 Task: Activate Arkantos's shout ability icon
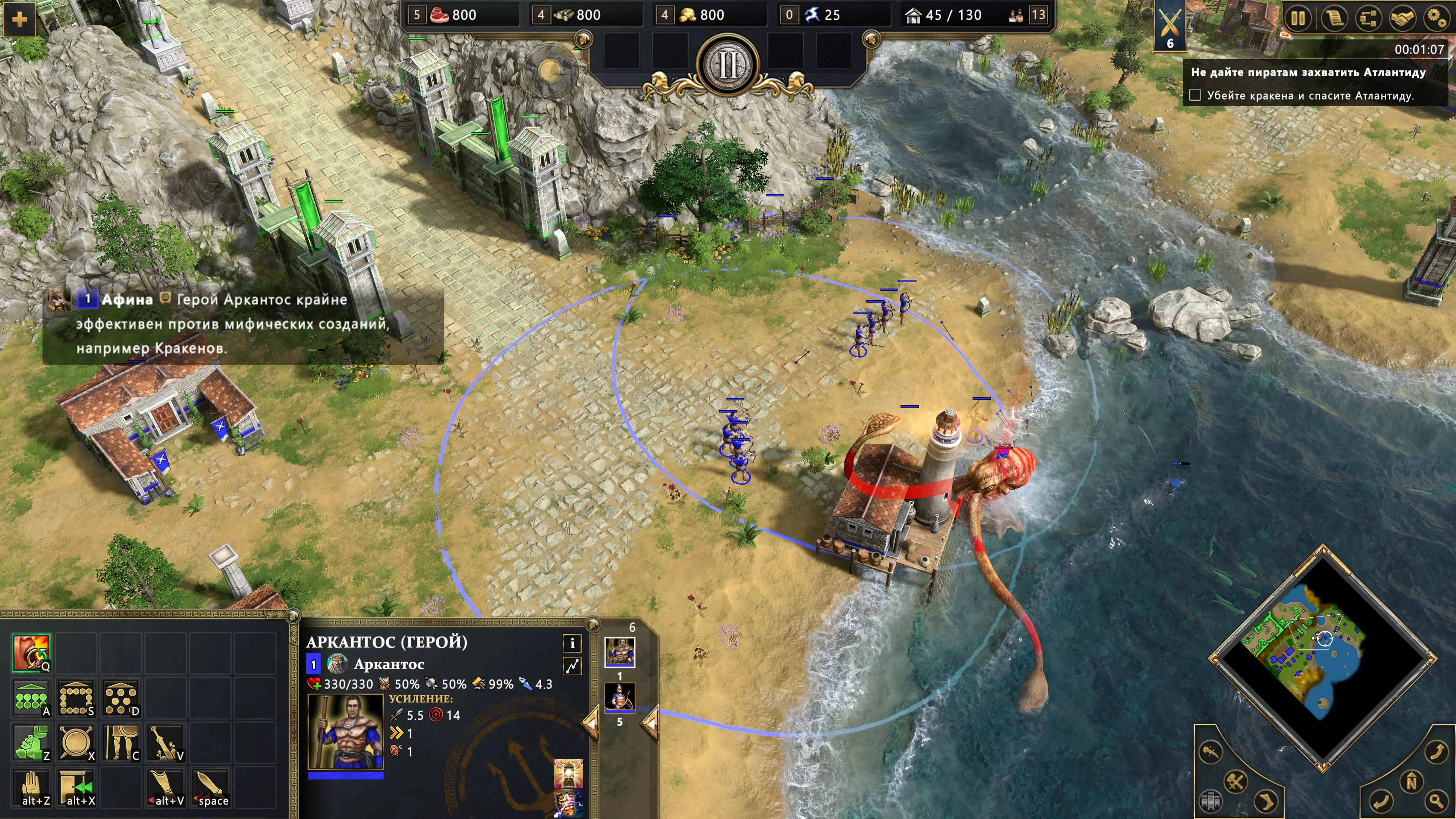(x=31, y=653)
